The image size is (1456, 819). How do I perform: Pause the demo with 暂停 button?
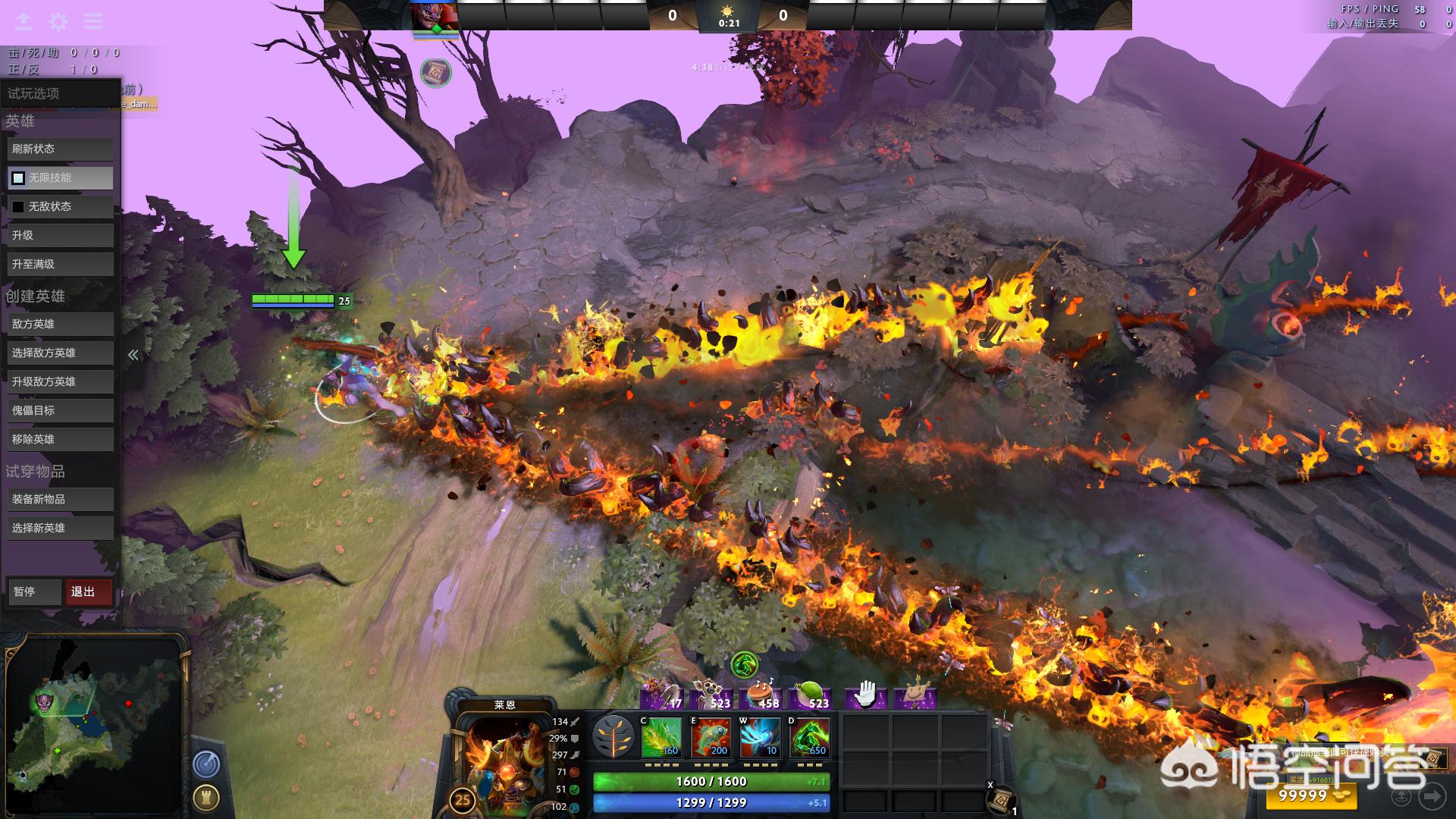point(33,592)
